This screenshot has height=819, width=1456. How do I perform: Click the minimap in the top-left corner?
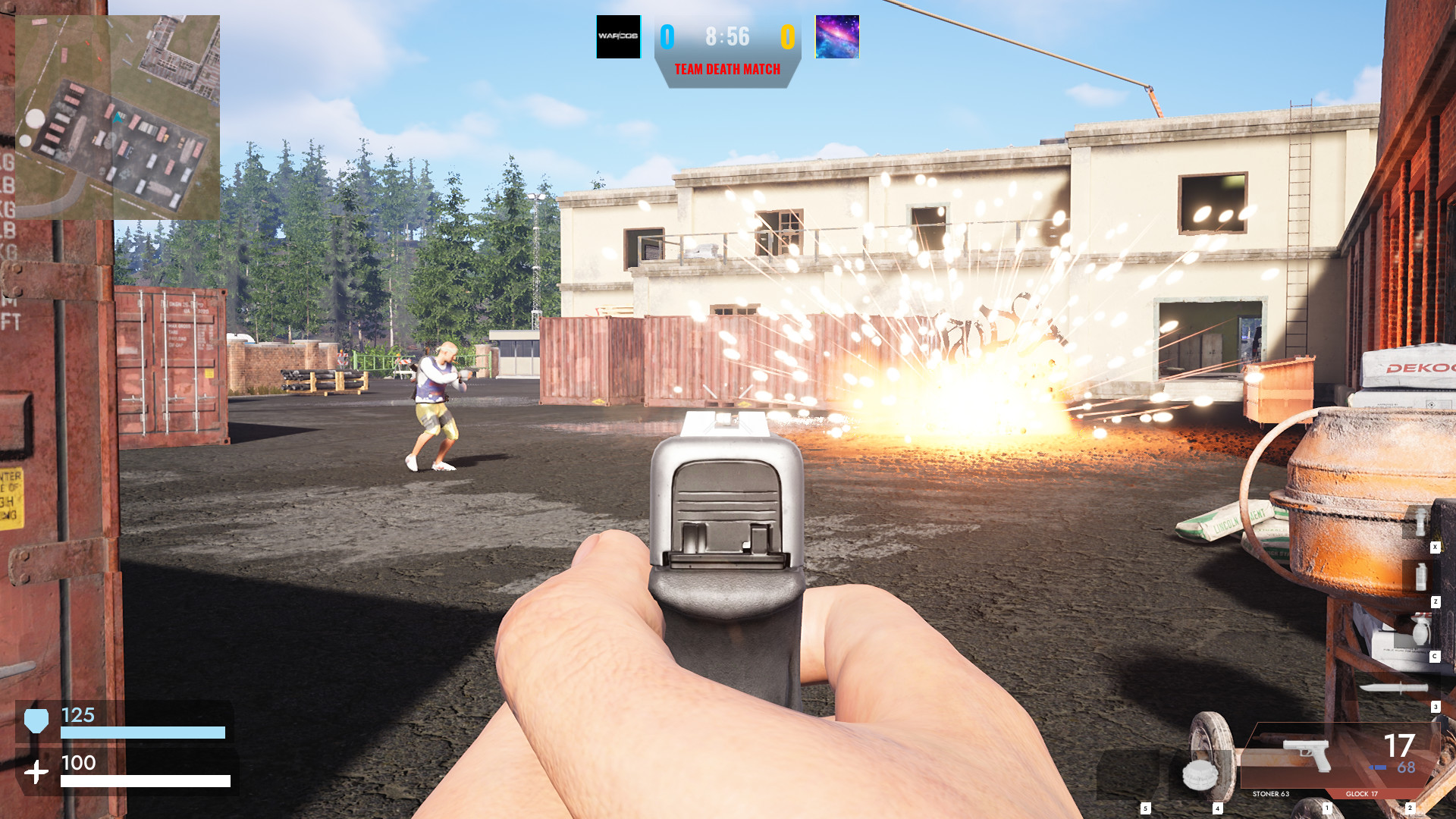click(118, 112)
